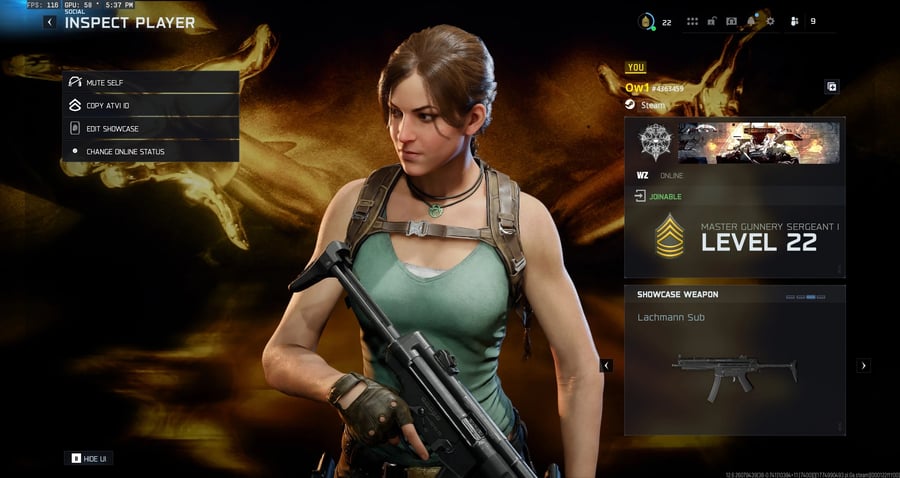Viewport: 900px width, 478px height.
Task: Select the Mute Self option
Action: coord(151,82)
